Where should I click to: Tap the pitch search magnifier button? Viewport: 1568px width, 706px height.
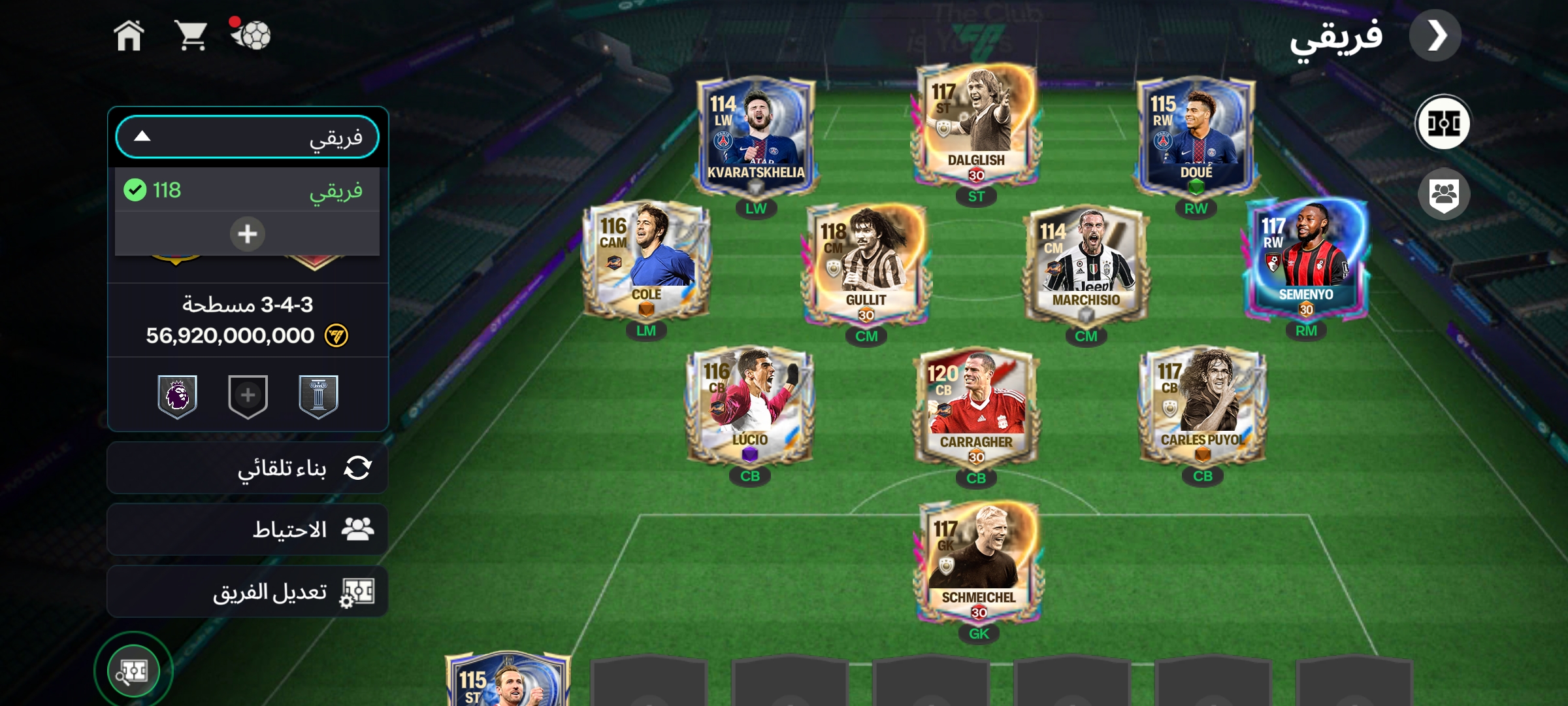click(x=133, y=671)
